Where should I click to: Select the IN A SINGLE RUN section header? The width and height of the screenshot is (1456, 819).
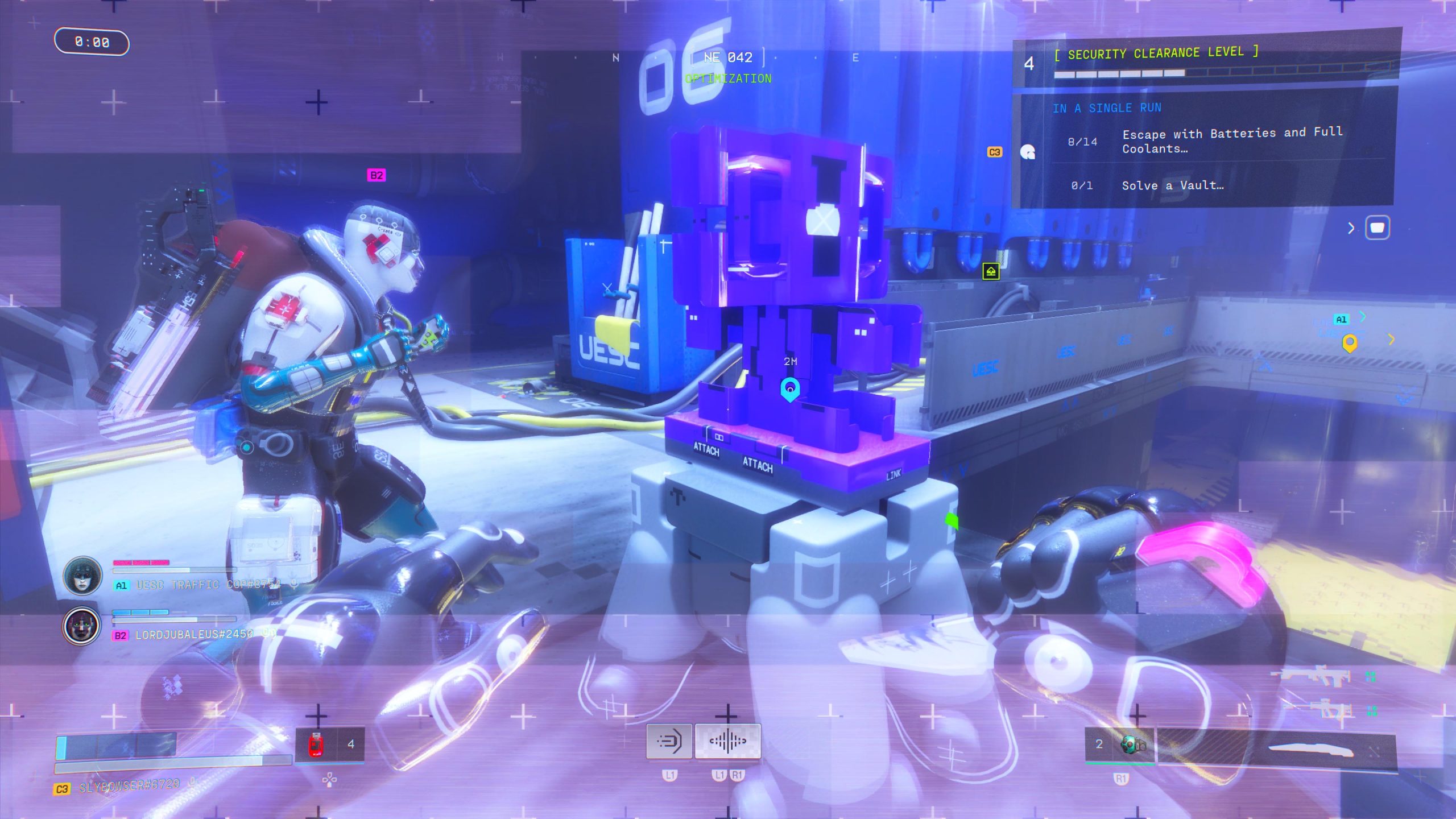pyautogui.click(x=1107, y=108)
